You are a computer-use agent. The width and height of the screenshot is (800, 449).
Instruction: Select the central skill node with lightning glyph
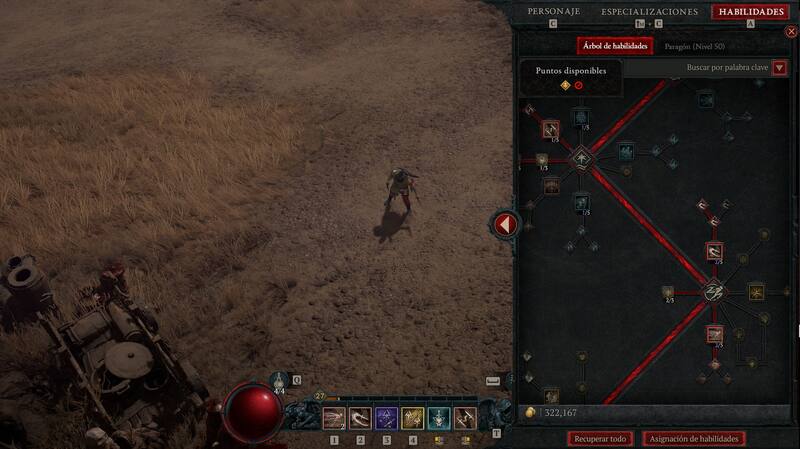tap(714, 291)
